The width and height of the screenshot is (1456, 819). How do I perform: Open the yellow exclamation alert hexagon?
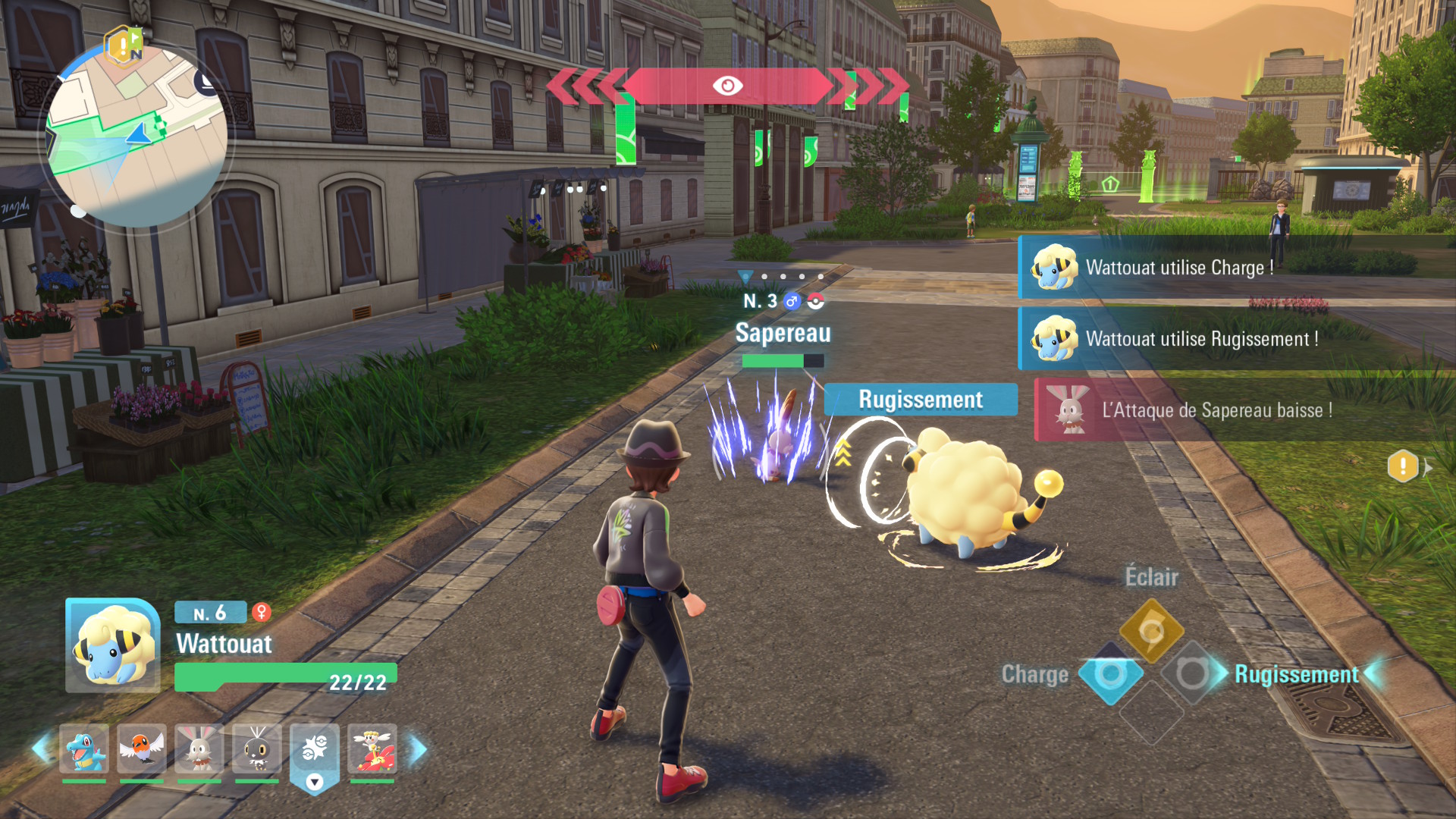click(x=1403, y=466)
